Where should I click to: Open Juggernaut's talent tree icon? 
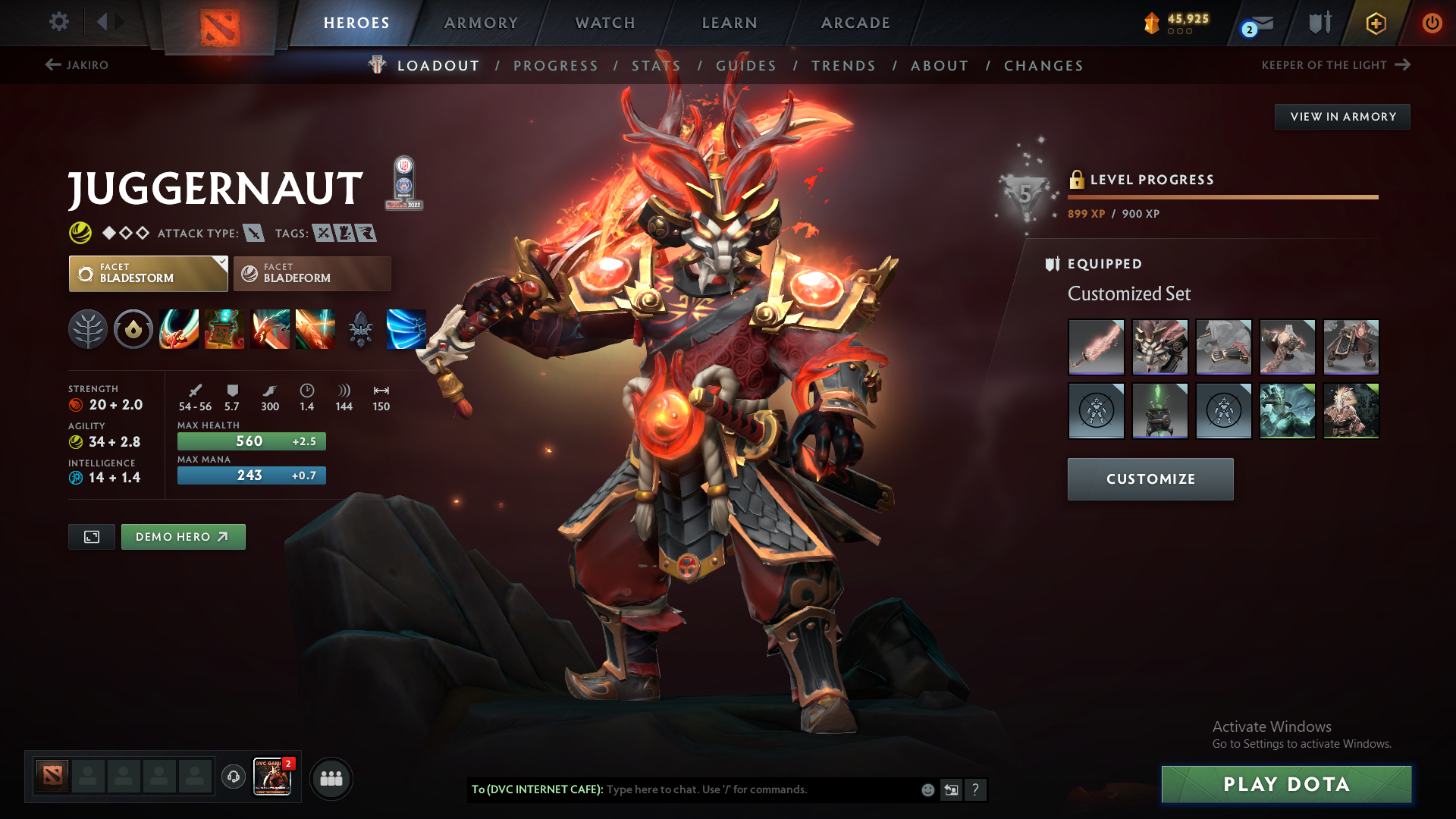[x=89, y=329]
